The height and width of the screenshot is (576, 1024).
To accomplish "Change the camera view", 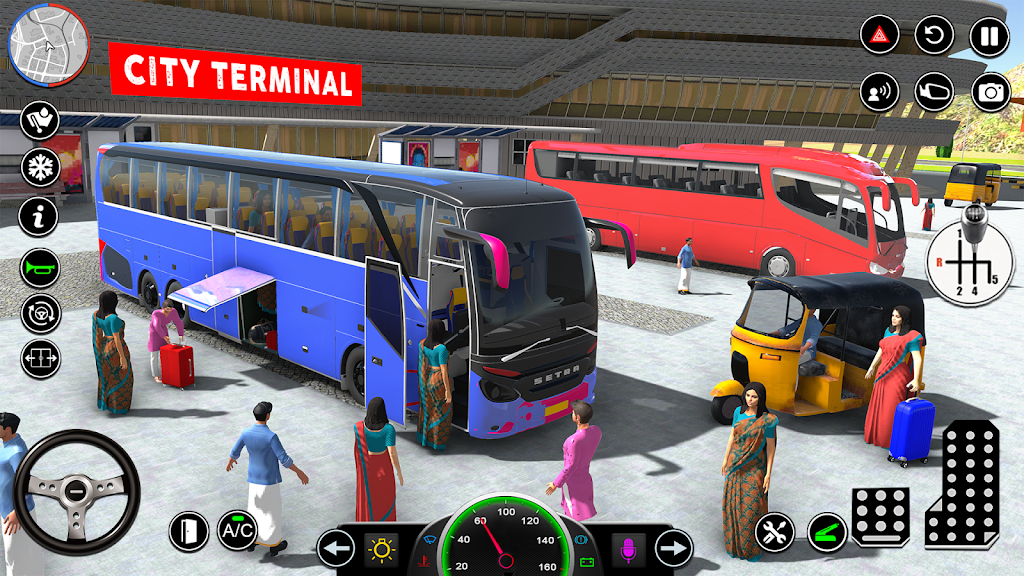I will click(989, 92).
